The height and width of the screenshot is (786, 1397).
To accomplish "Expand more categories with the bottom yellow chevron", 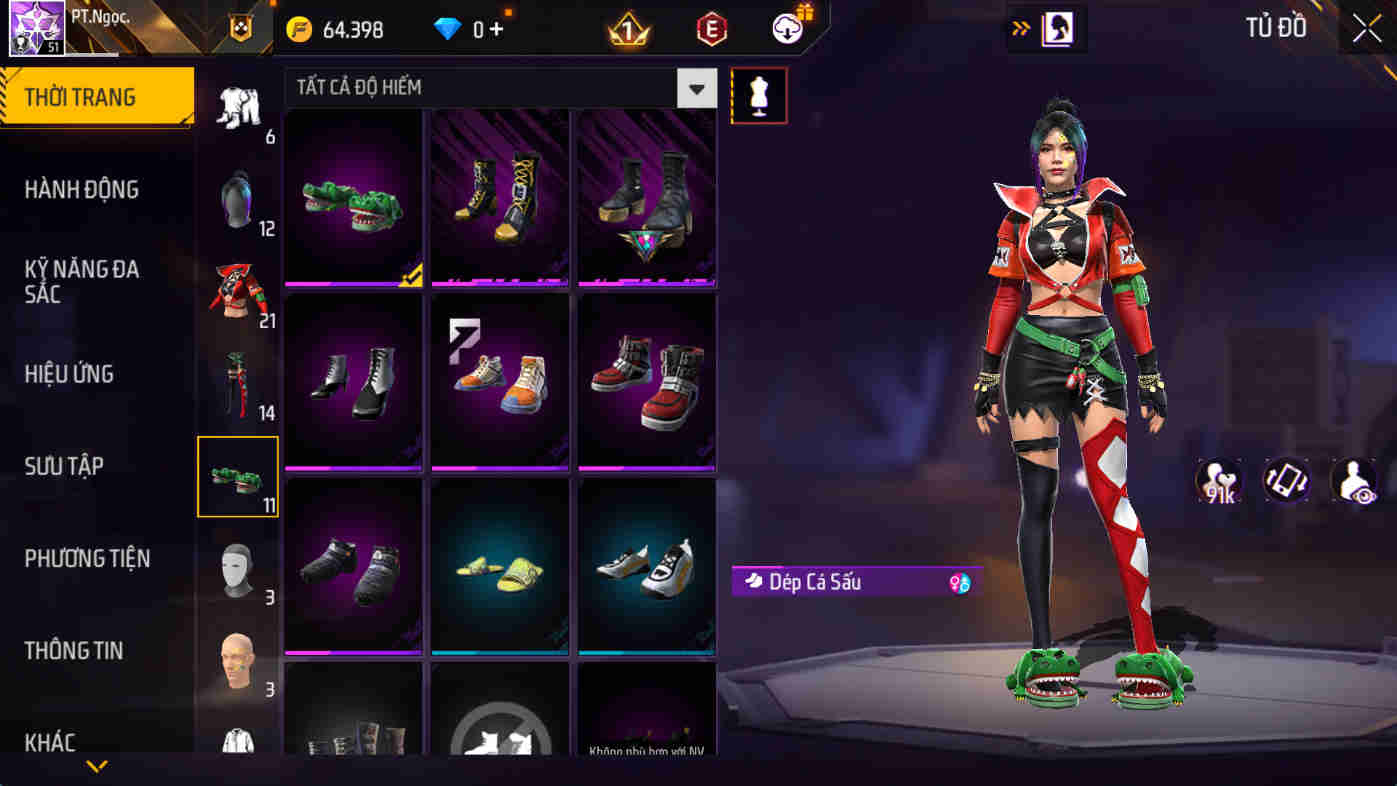I will [96, 765].
